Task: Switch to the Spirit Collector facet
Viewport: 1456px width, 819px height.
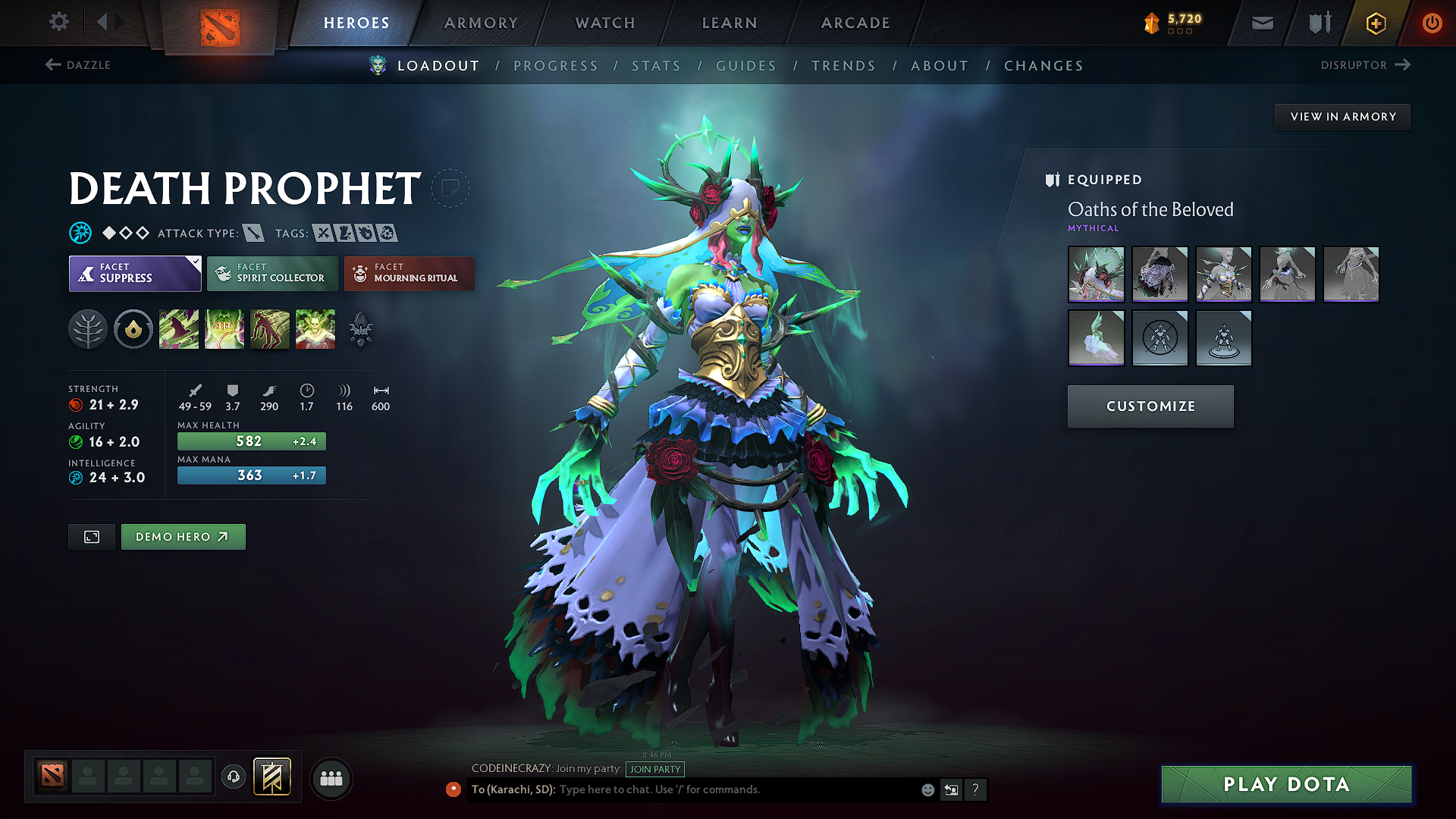Action: [x=271, y=273]
